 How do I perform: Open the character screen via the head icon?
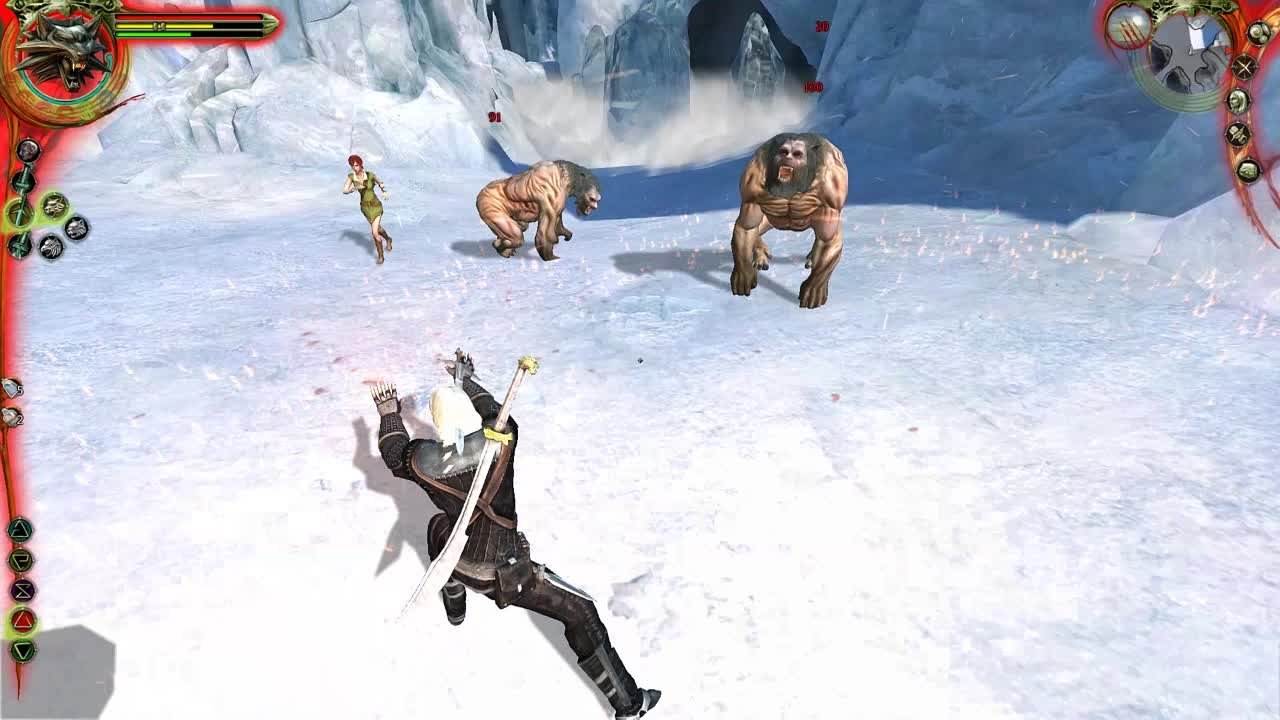1238,101
